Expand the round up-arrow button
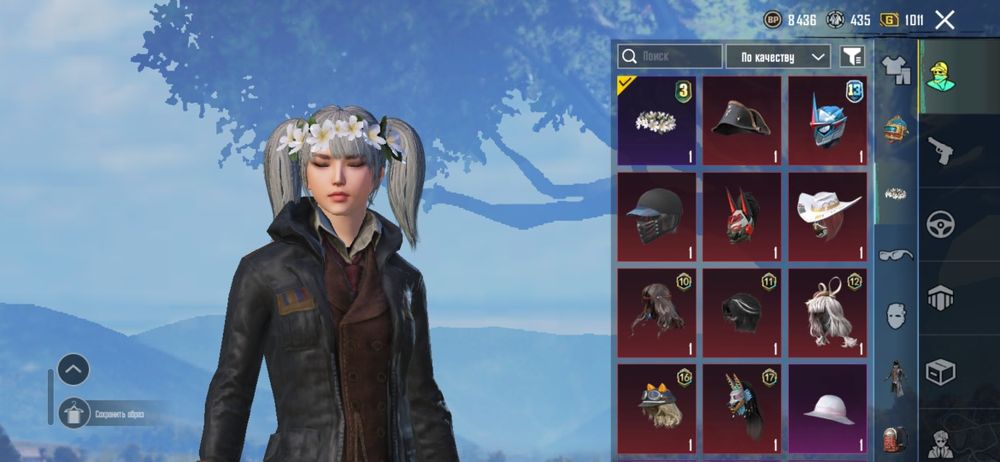The height and width of the screenshot is (462, 1000). coord(74,369)
